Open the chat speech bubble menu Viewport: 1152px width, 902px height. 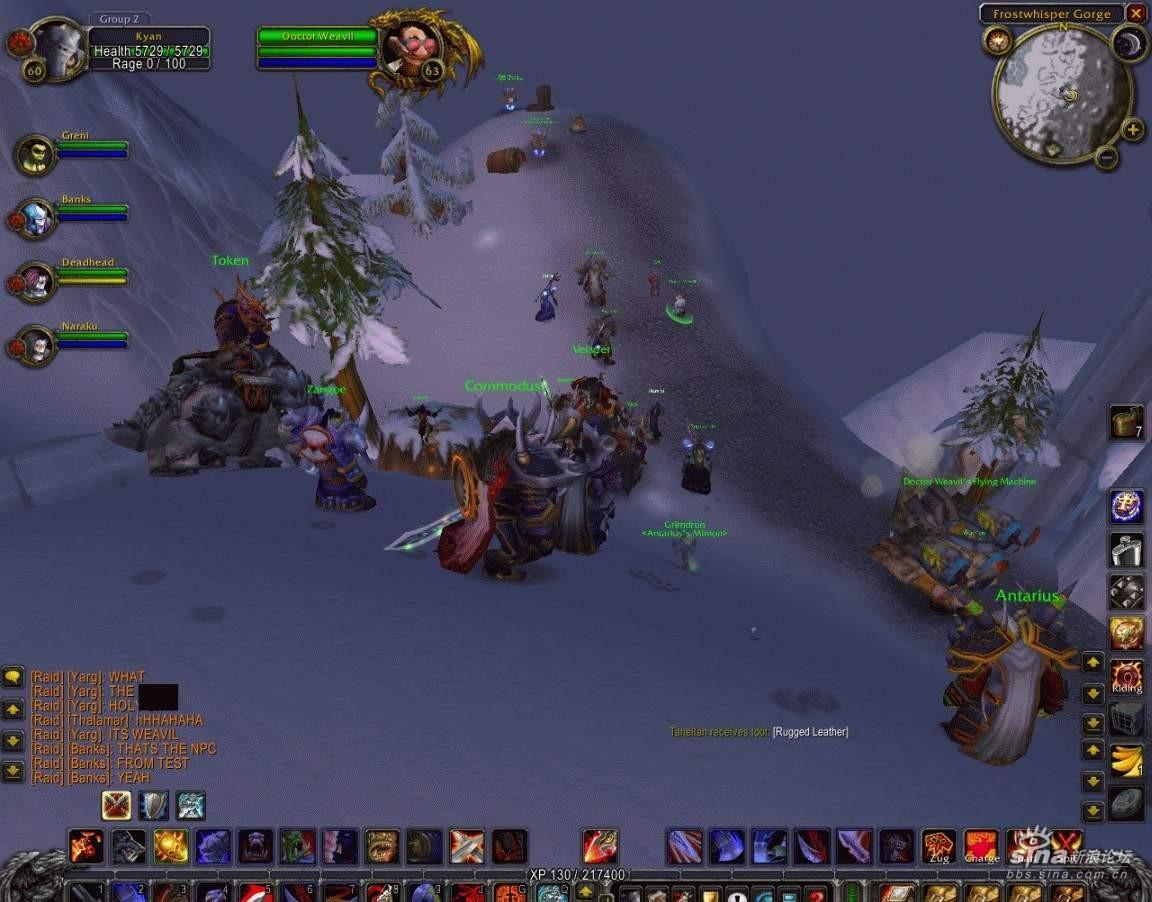click(x=13, y=677)
